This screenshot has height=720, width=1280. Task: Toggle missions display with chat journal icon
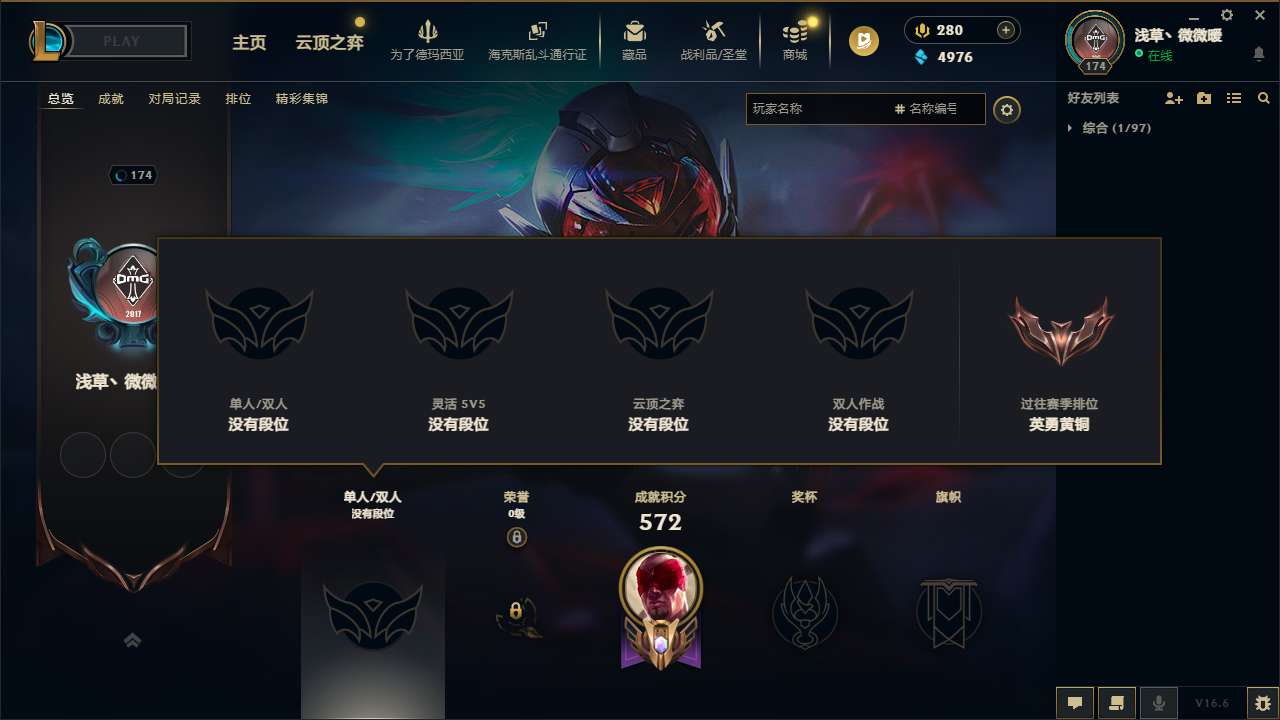1117,703
